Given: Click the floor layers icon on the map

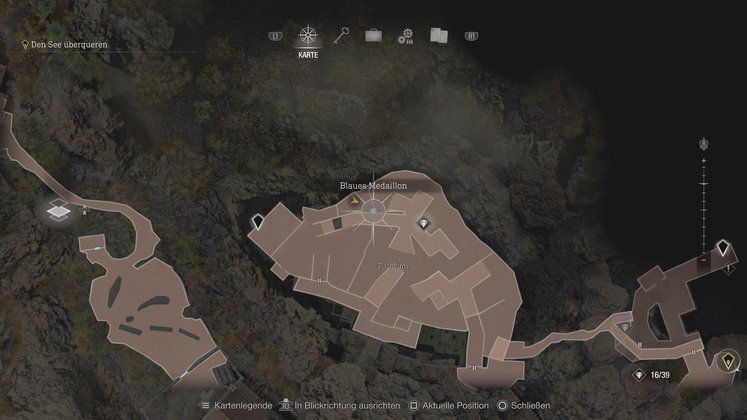Looking at the screenshot, I should 58,210.
